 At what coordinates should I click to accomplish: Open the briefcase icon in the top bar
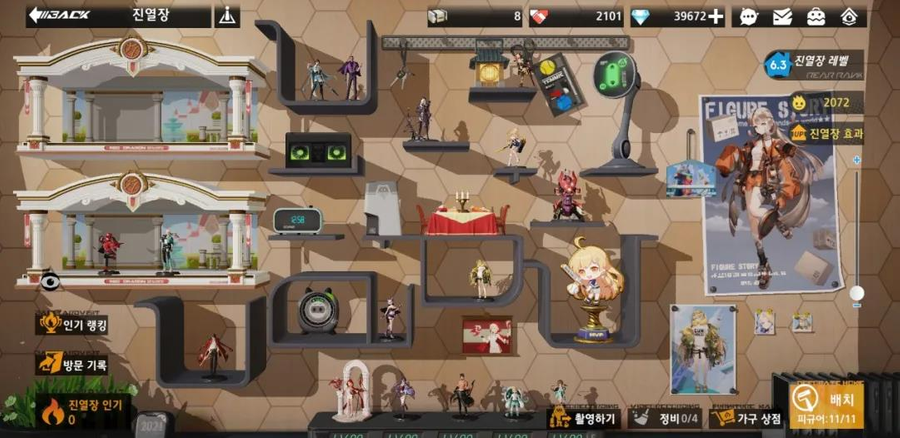coord(816,16)
